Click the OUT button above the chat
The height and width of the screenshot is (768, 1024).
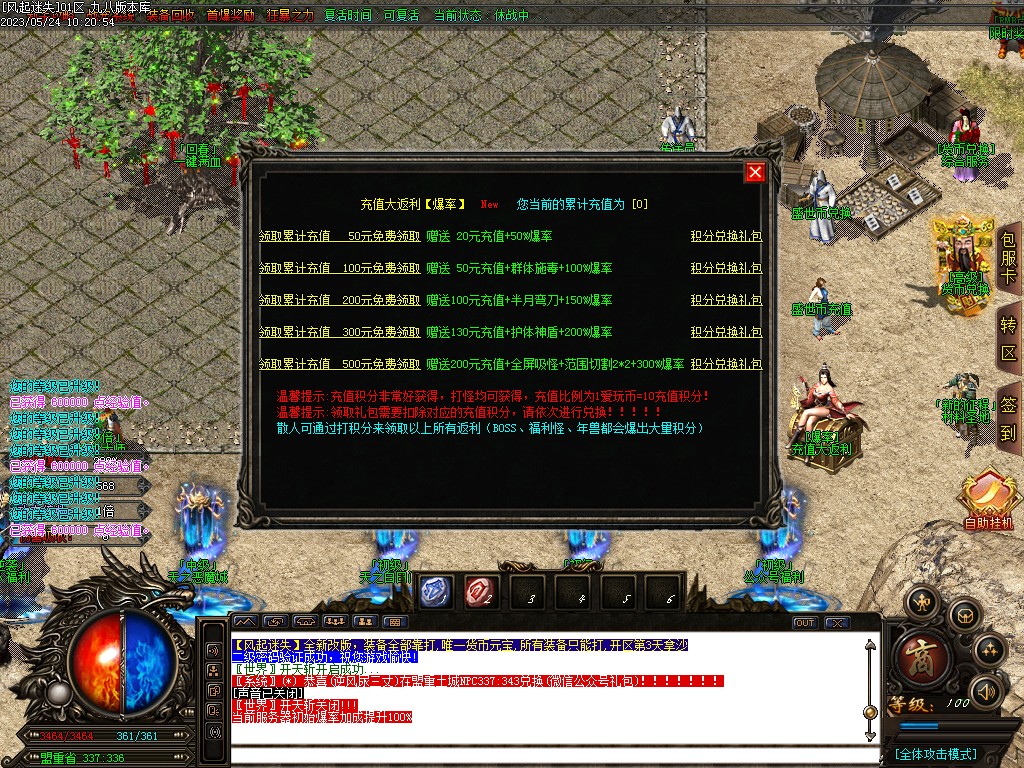point(805,622)
